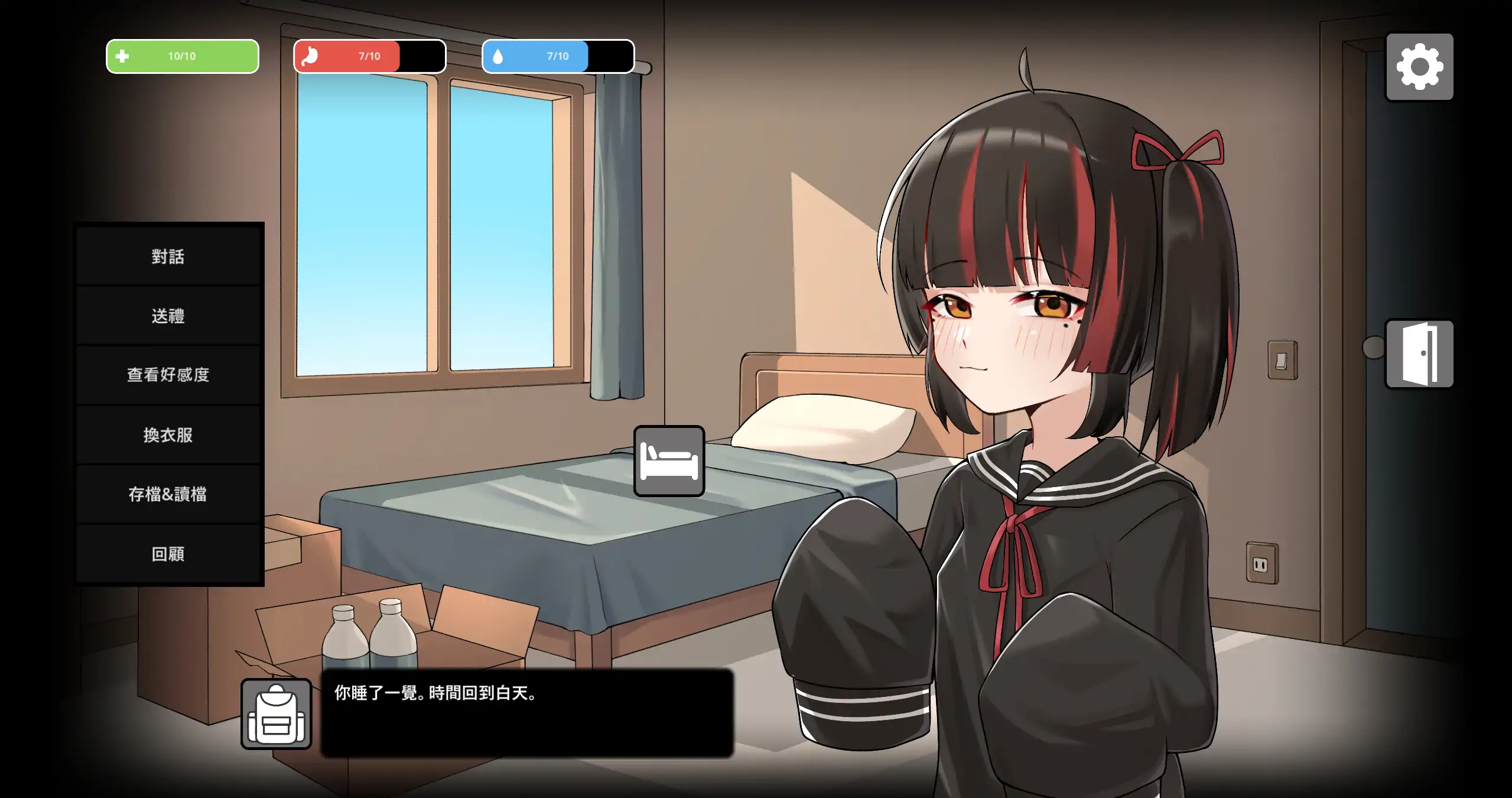Screen dimensions: 1512x798
Task: Click the green 10/10 health bar
Action: coord(182,56)
